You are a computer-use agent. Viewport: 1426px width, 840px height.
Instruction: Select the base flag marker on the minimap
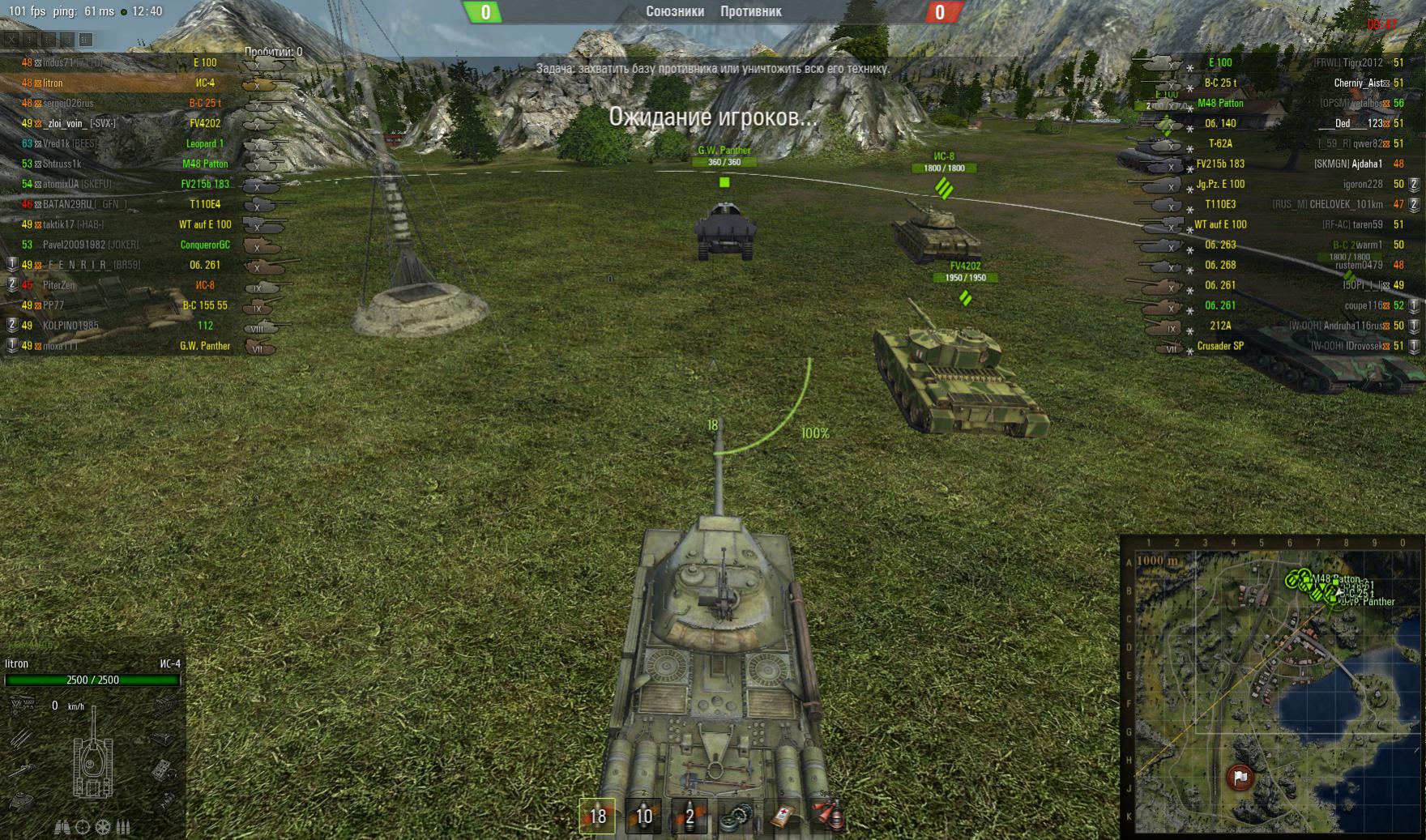pos(1240,778)
